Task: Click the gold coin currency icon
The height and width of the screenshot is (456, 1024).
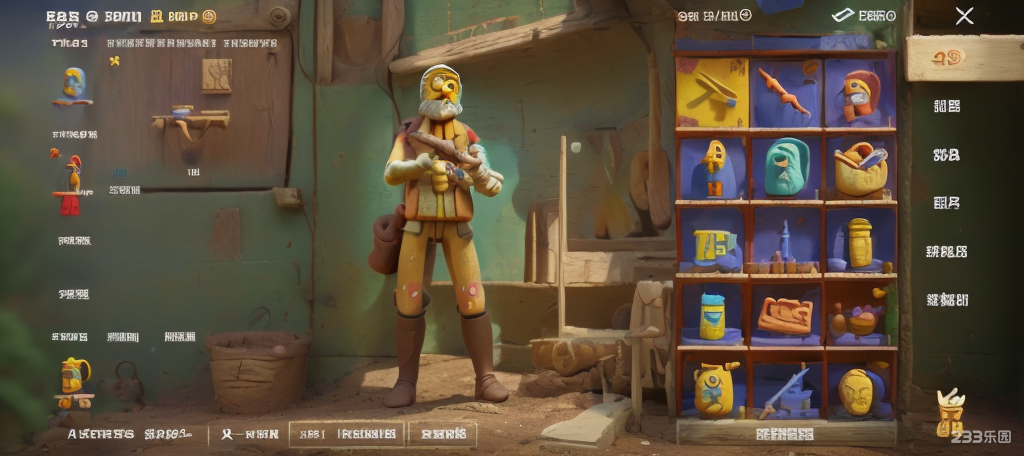Action: (x=209, y=16)
